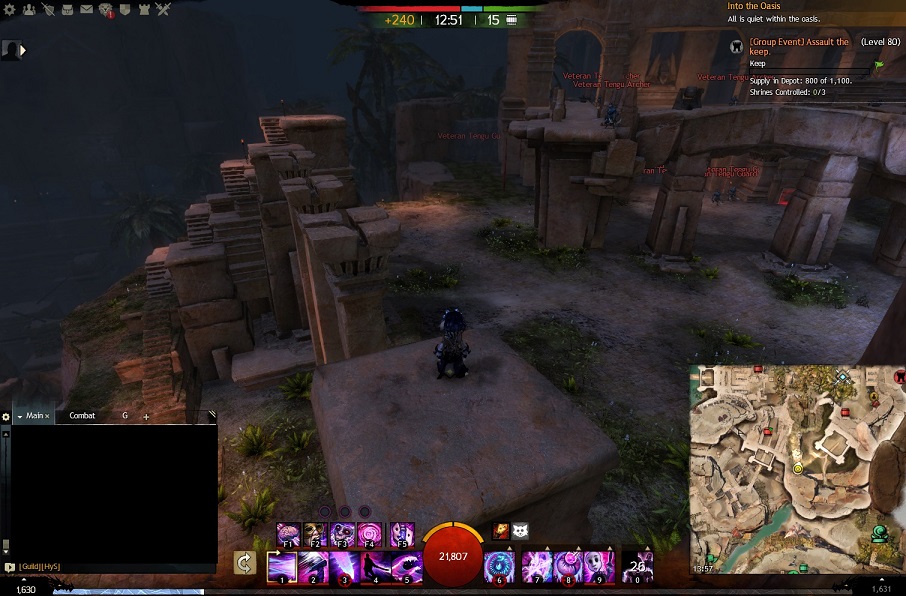Activate the F1 brain shatter skill
The image size is (906, 596).
coord(287,534)
